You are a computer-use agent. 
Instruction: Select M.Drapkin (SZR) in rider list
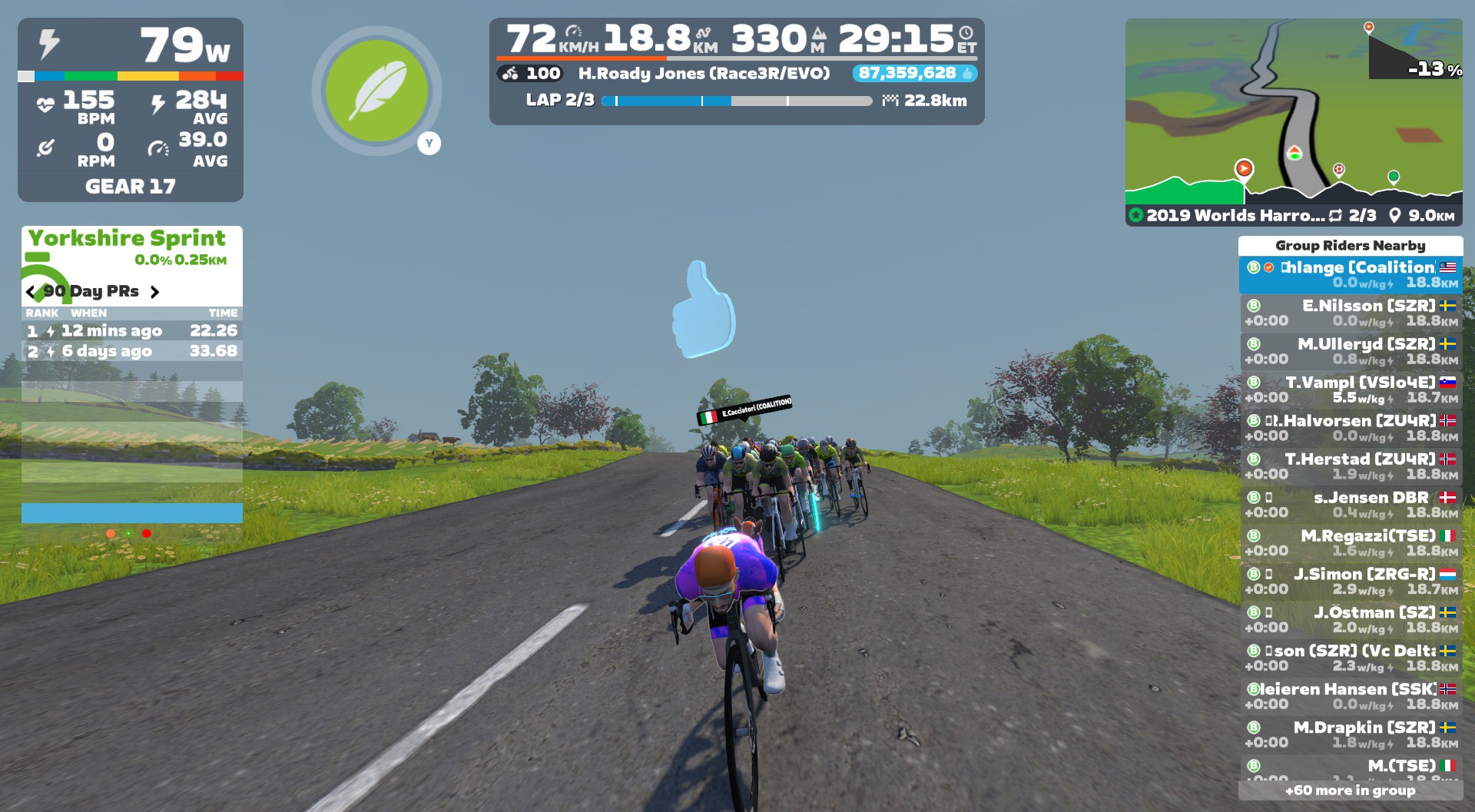click(x=1351, y=734)
